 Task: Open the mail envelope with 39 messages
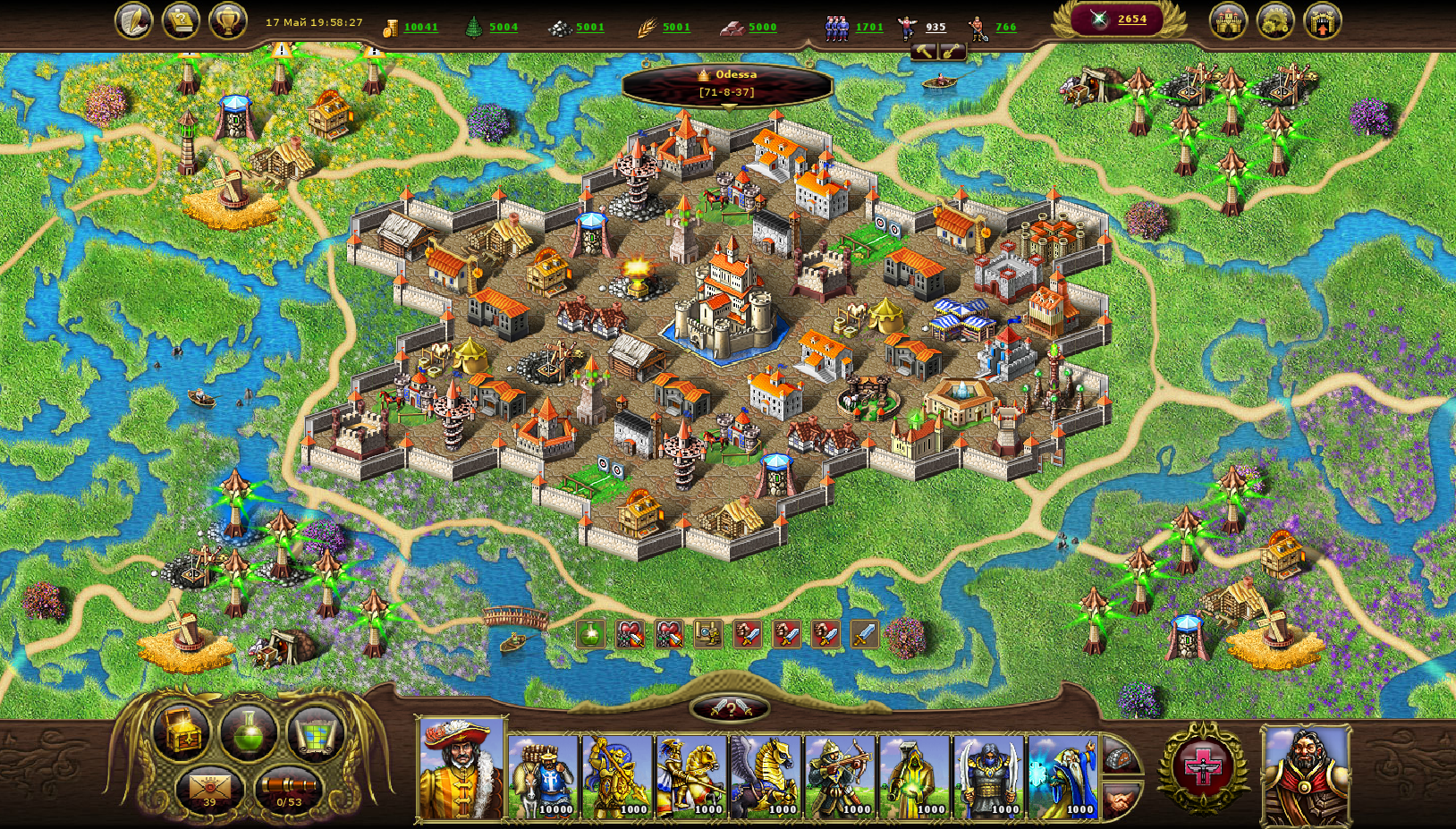(209, 789)
